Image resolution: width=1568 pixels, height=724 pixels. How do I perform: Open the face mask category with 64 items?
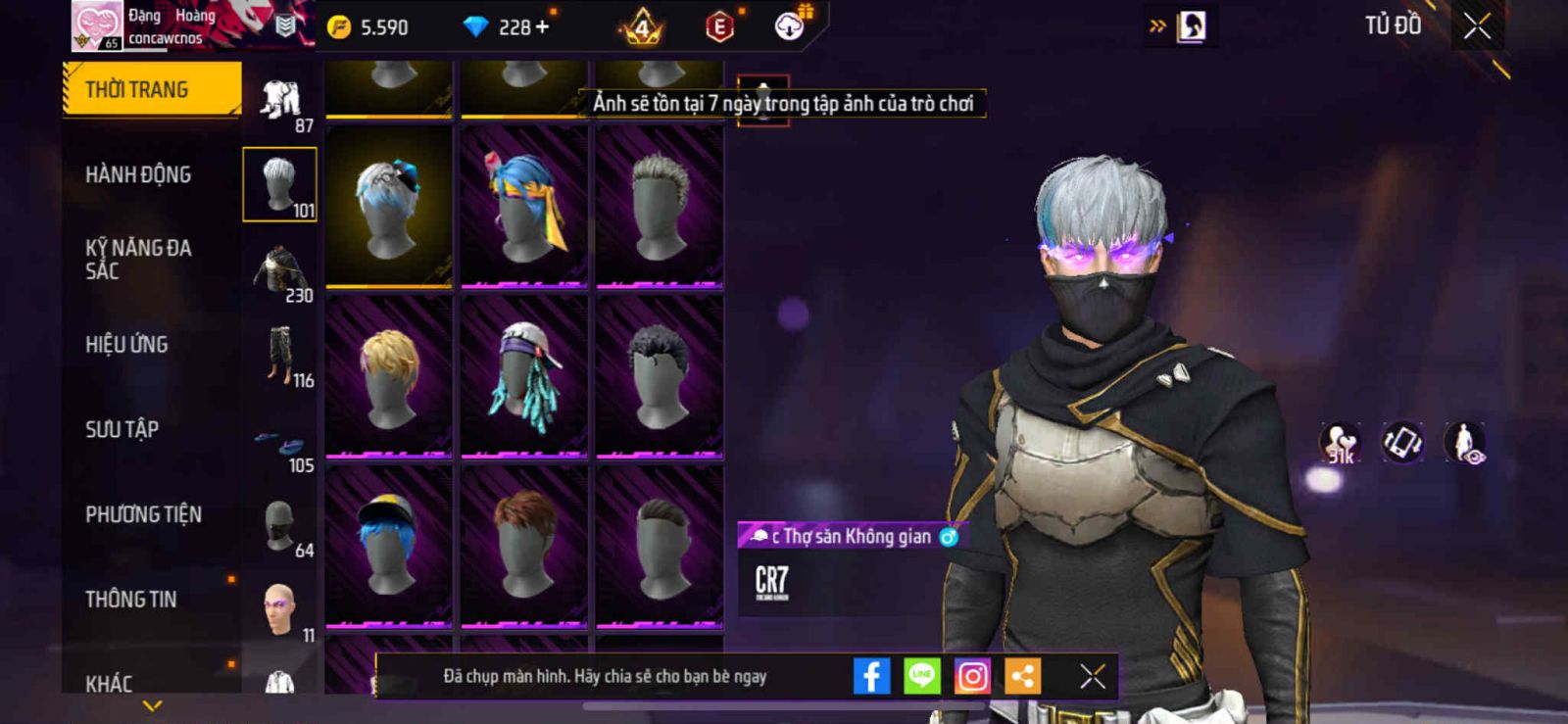point(280,526)
